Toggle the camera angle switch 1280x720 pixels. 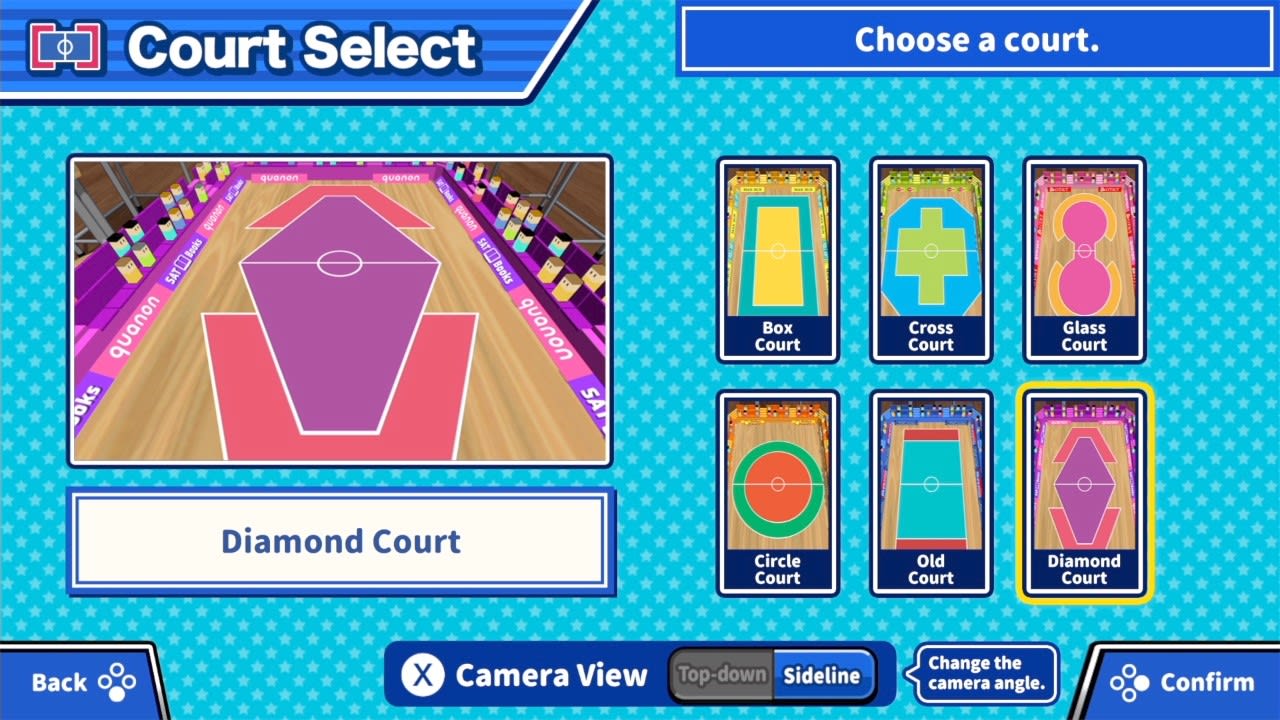(x=774, y=675)
